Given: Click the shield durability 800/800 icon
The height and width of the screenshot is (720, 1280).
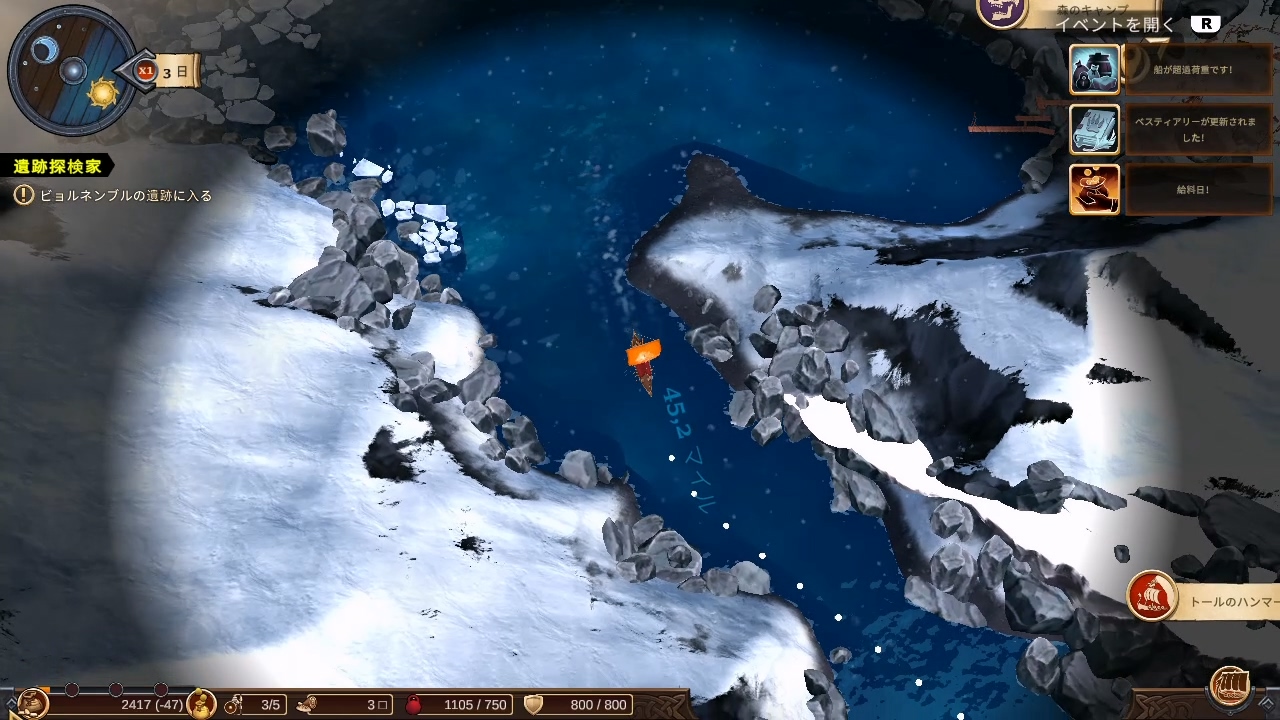Looking at the screenshot, I should [534, 705].
